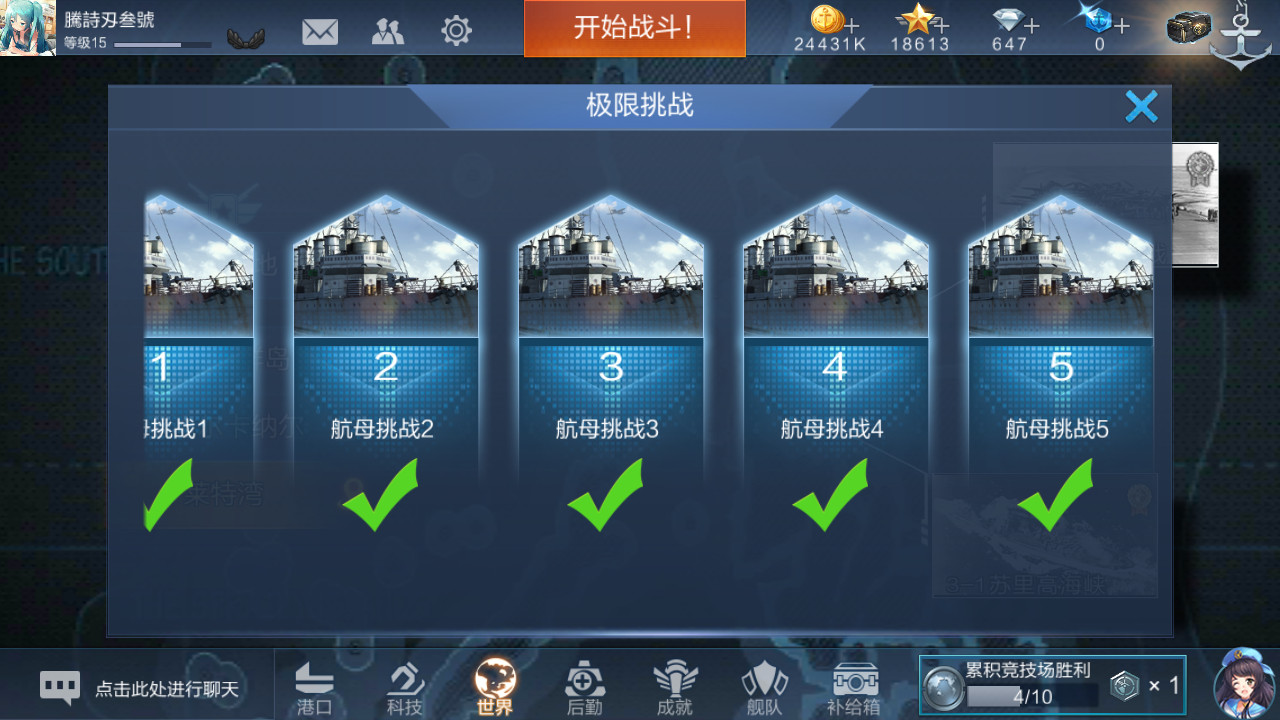Image resolution: width=1280 pixels, height=720 pixels.
Task: Select the 舰队 (Fleet) icon
Action: coord(764,685)
